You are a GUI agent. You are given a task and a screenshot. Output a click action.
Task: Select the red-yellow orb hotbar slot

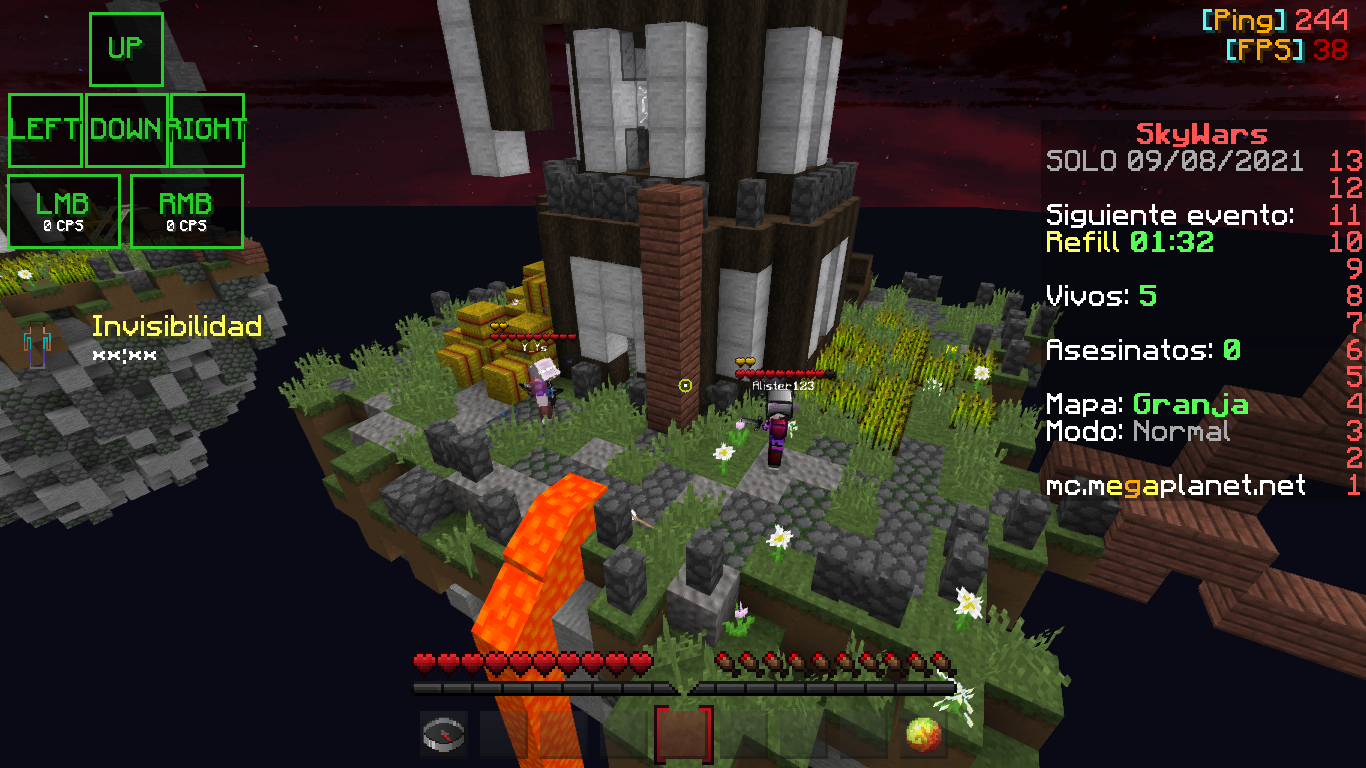pyautogui.click(x=923, y=733)
